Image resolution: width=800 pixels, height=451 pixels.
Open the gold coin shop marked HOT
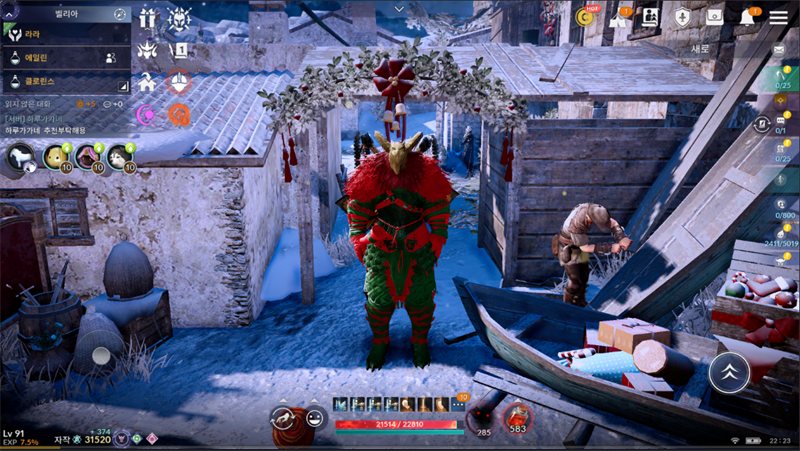pos(586,16)
